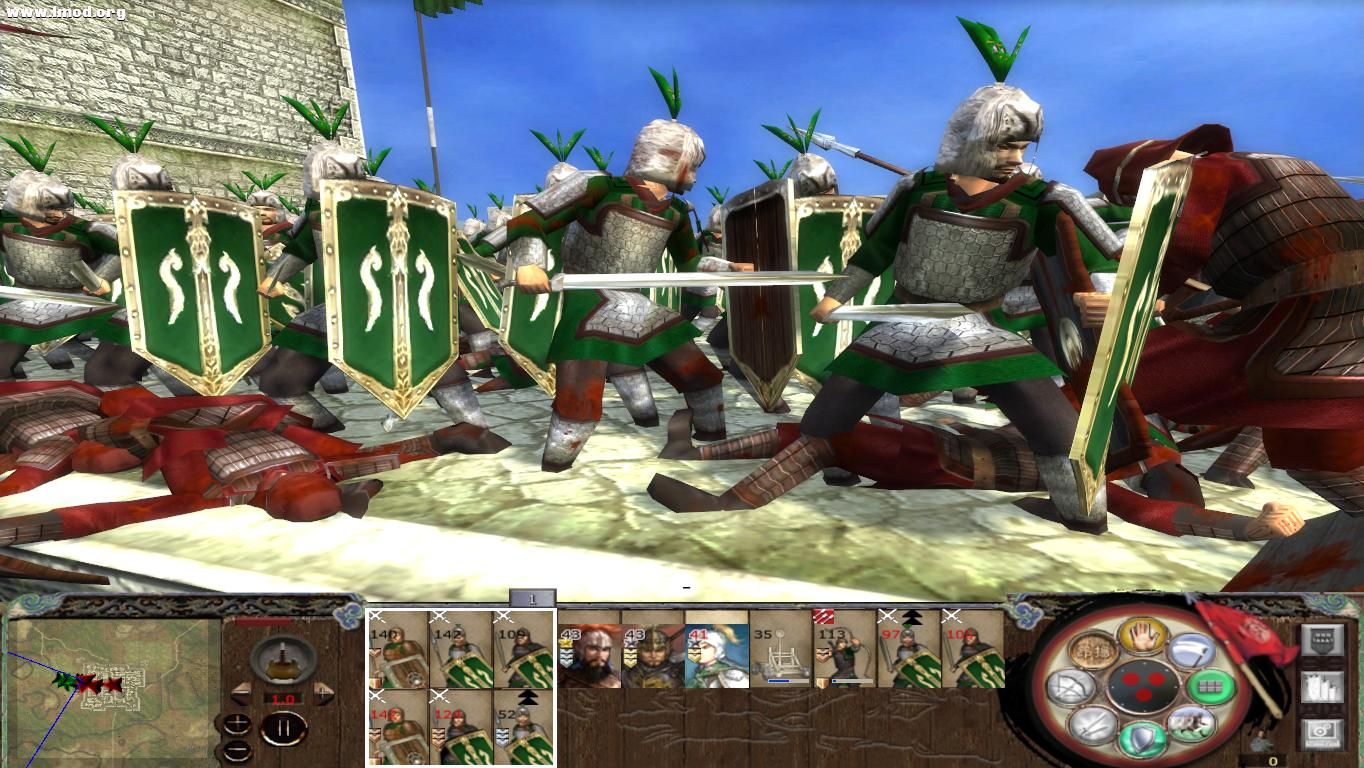This screenshot has width=1364, height=768.
Task: Activate the golden seal special ability
Action: point(1091,652)
